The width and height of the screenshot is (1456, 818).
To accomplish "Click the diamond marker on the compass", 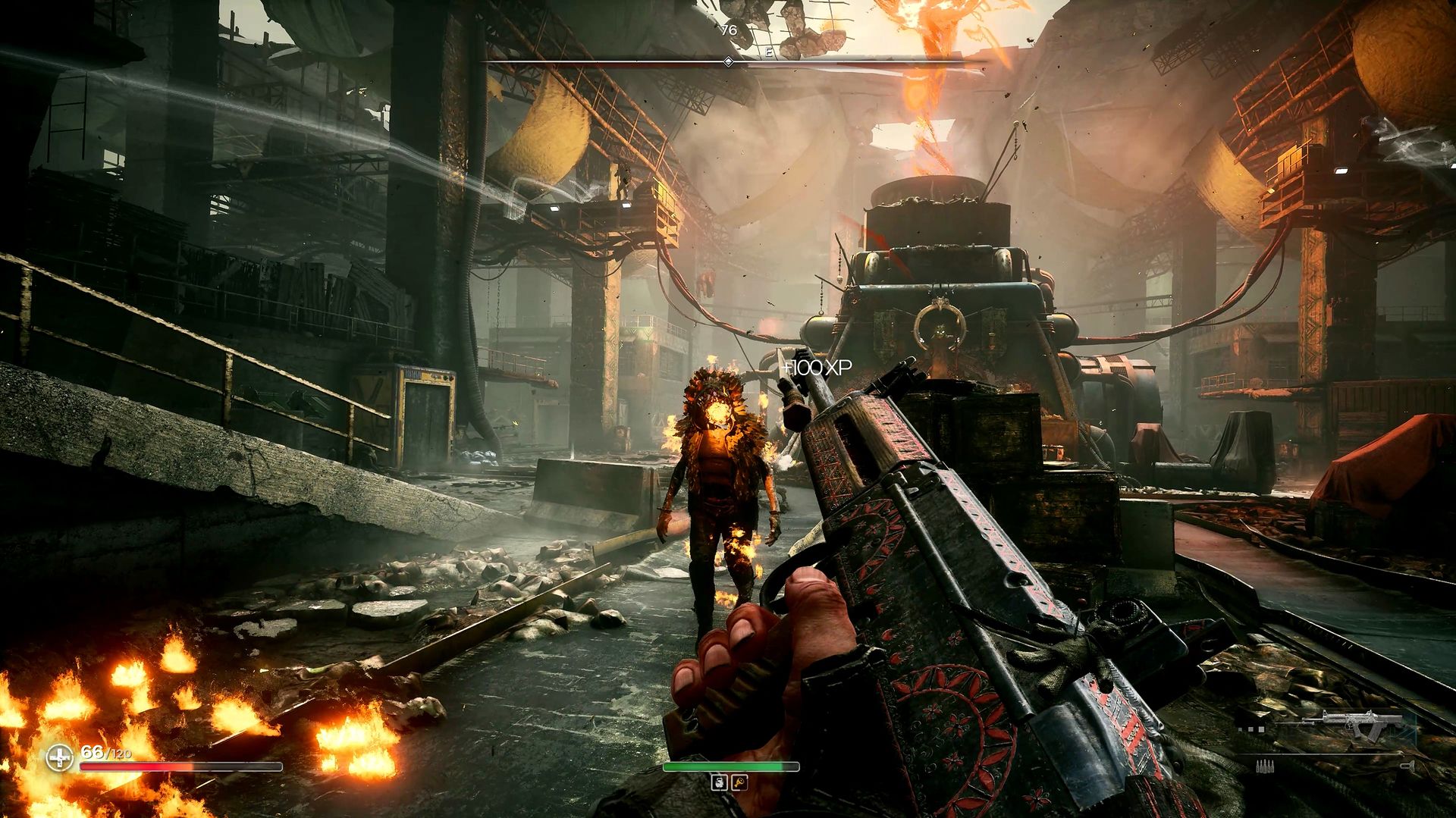I will (x=728, y=62).
